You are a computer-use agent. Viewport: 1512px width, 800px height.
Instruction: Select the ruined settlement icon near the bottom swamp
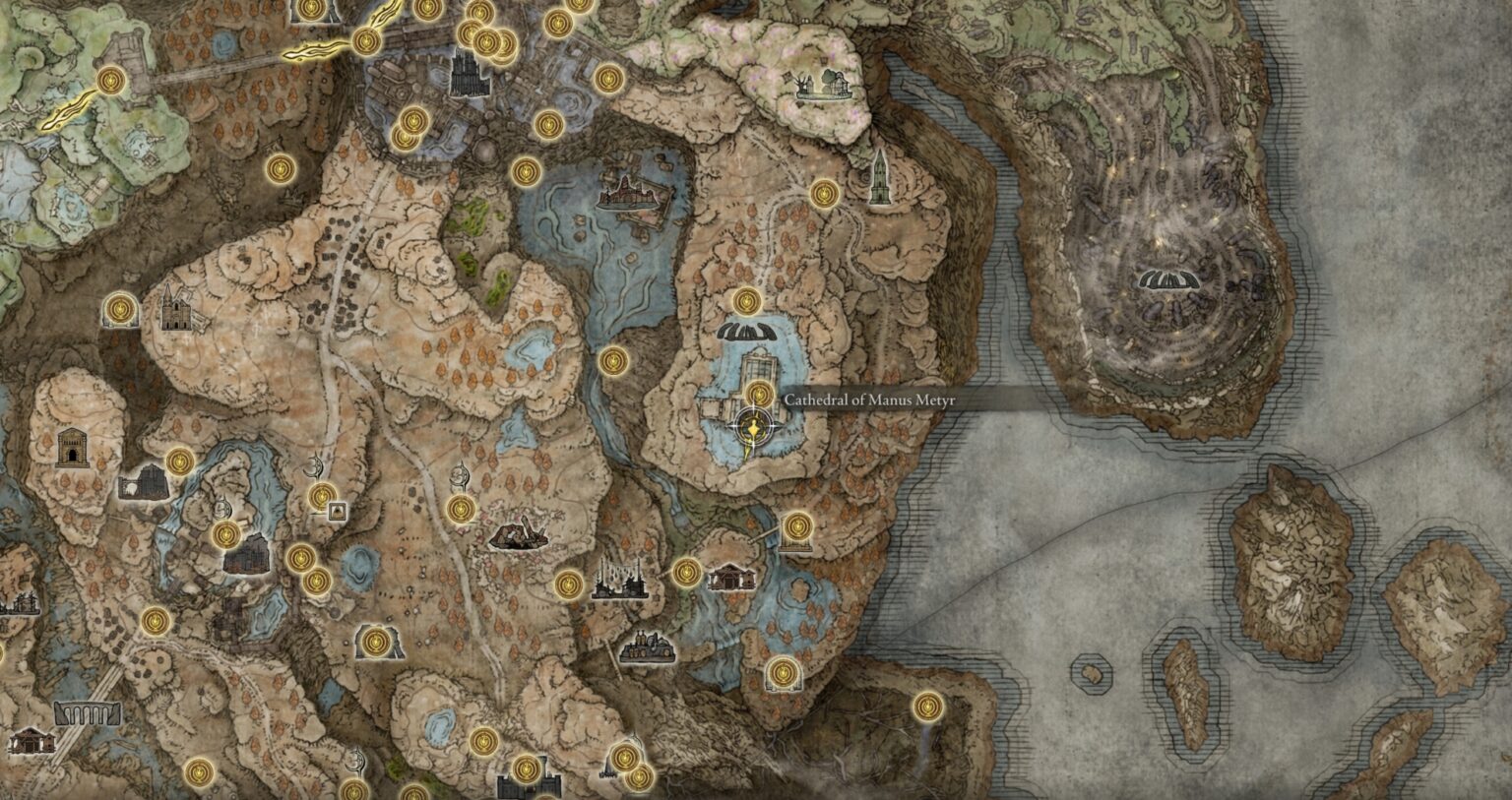[x=650, y=646]
